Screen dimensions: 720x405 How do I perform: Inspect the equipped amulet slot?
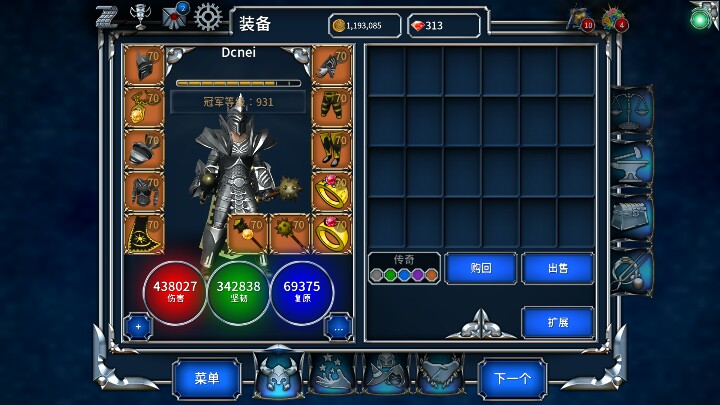pyautogui.click(x=144, y=107)
